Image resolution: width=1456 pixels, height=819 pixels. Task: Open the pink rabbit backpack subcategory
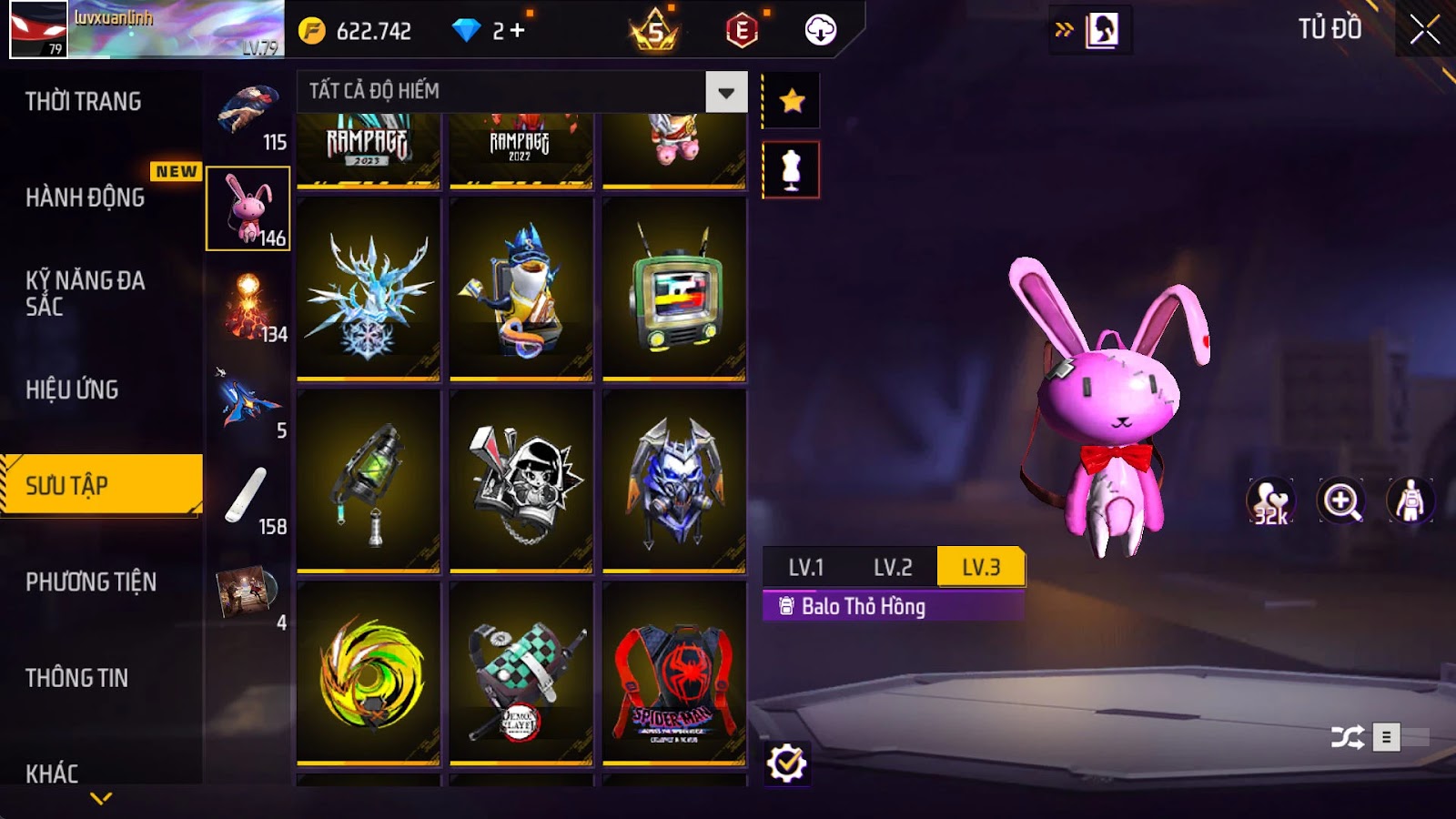point(248,208)
